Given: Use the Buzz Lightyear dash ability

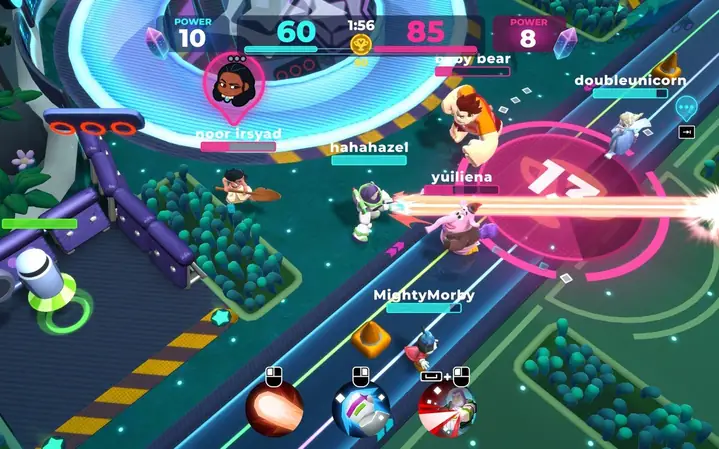Looking at the screenshot, I should (361, 409).
